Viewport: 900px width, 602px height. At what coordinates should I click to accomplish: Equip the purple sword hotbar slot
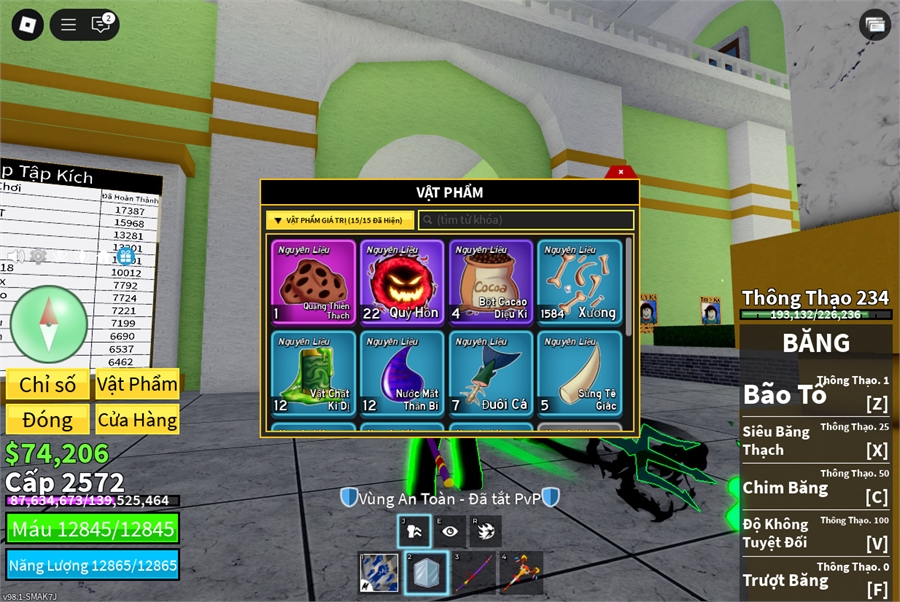pos(474,573)
